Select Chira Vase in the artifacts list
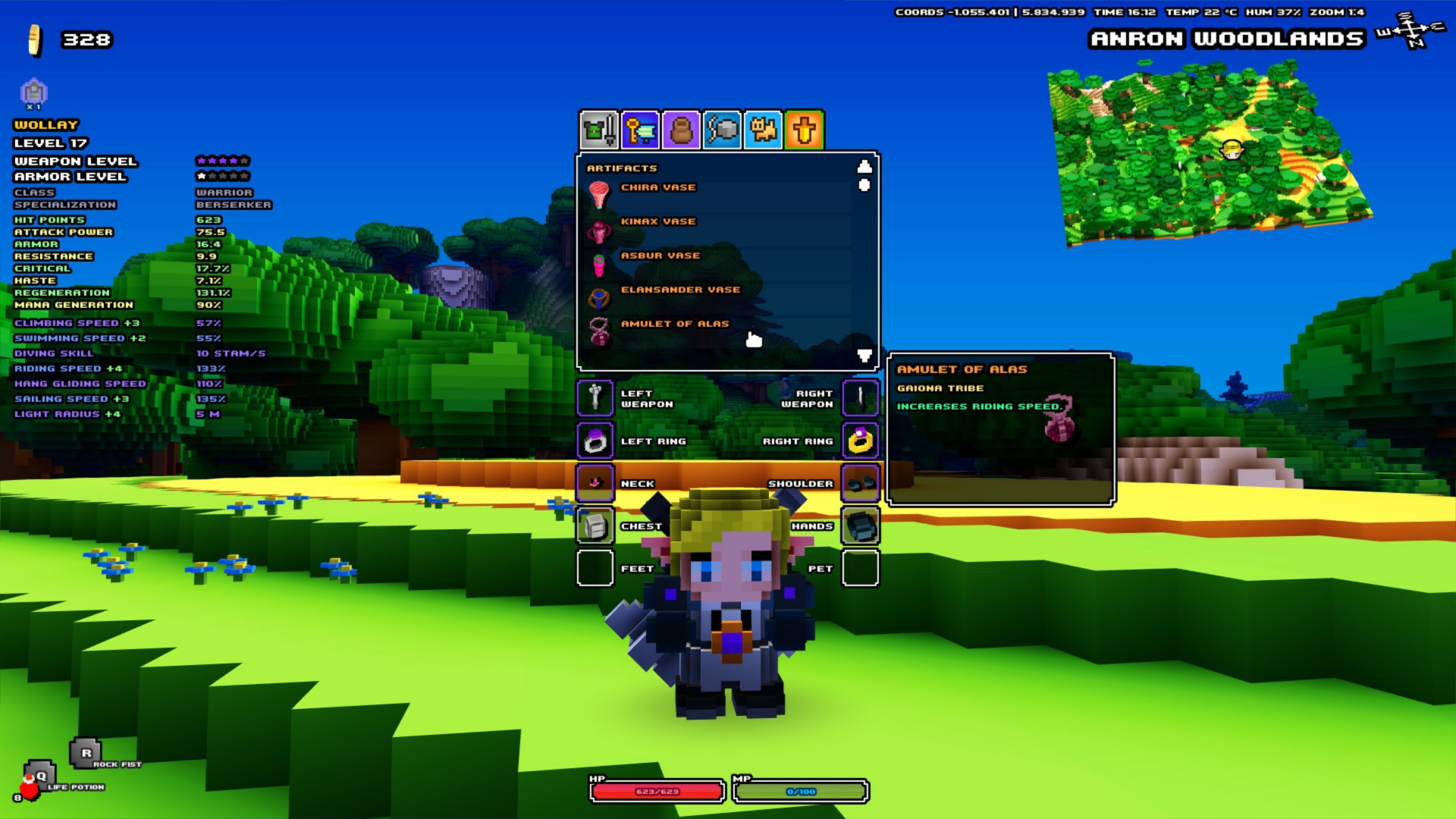 (x=657, y=188)
